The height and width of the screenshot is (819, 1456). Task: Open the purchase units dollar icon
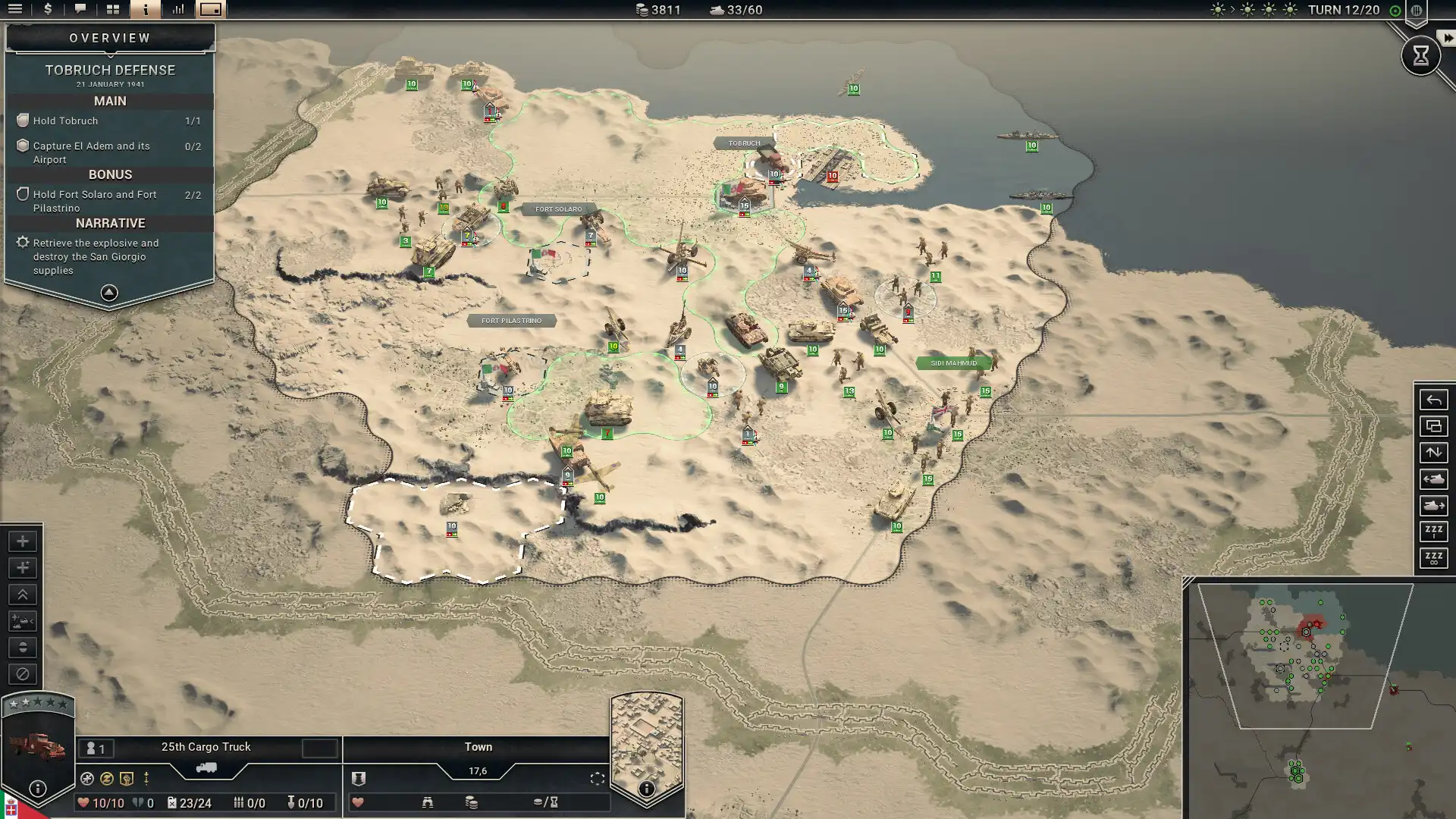47,11
